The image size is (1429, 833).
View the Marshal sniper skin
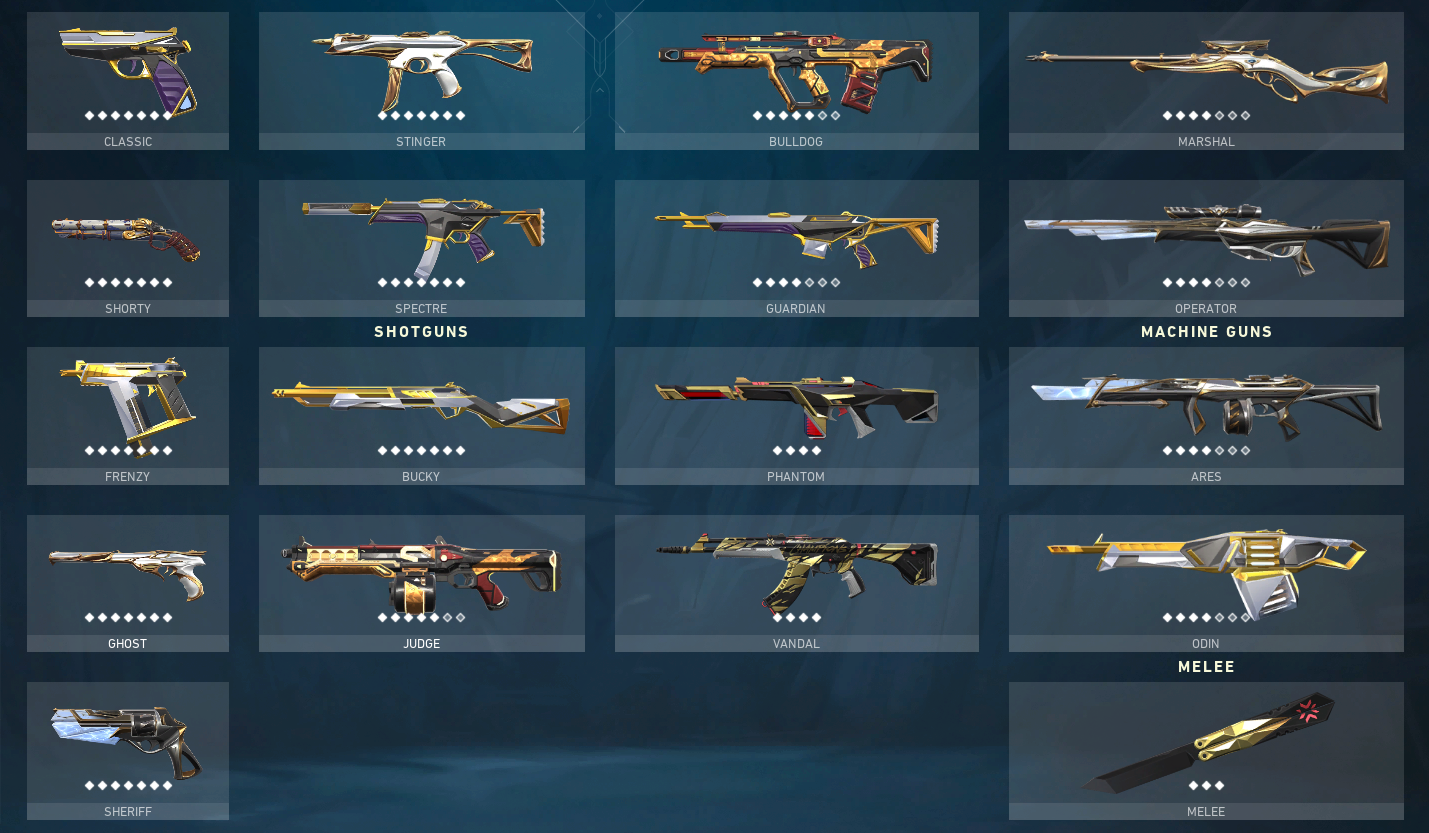(1206, 70)
